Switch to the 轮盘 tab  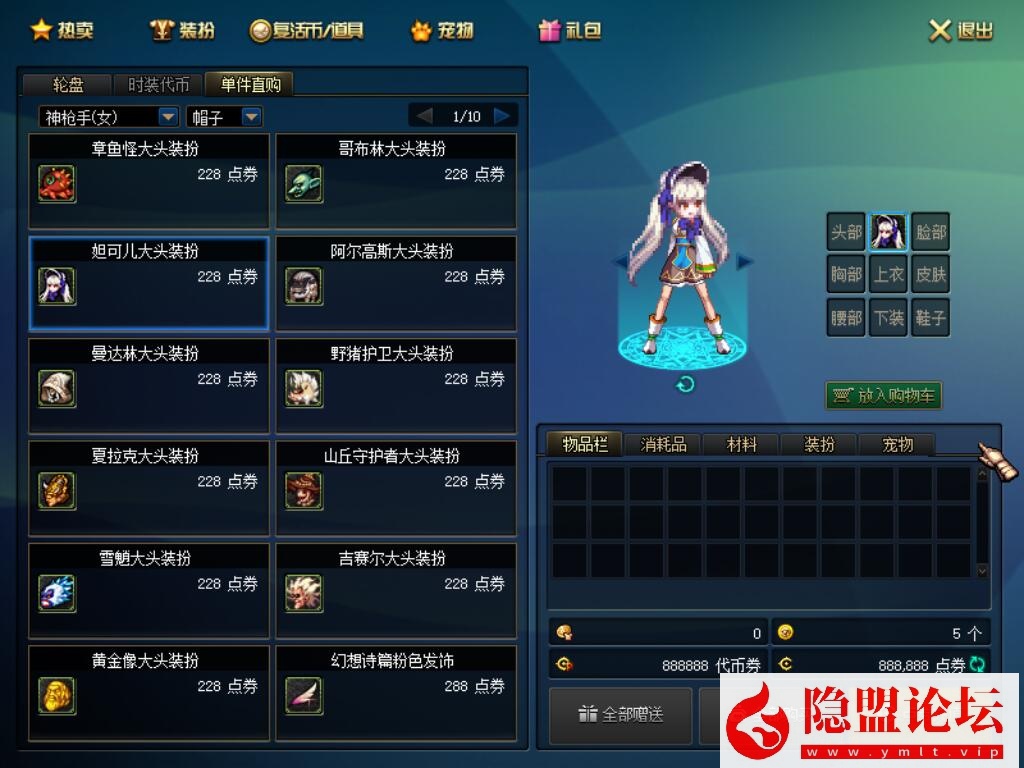(x=68, y=84)
